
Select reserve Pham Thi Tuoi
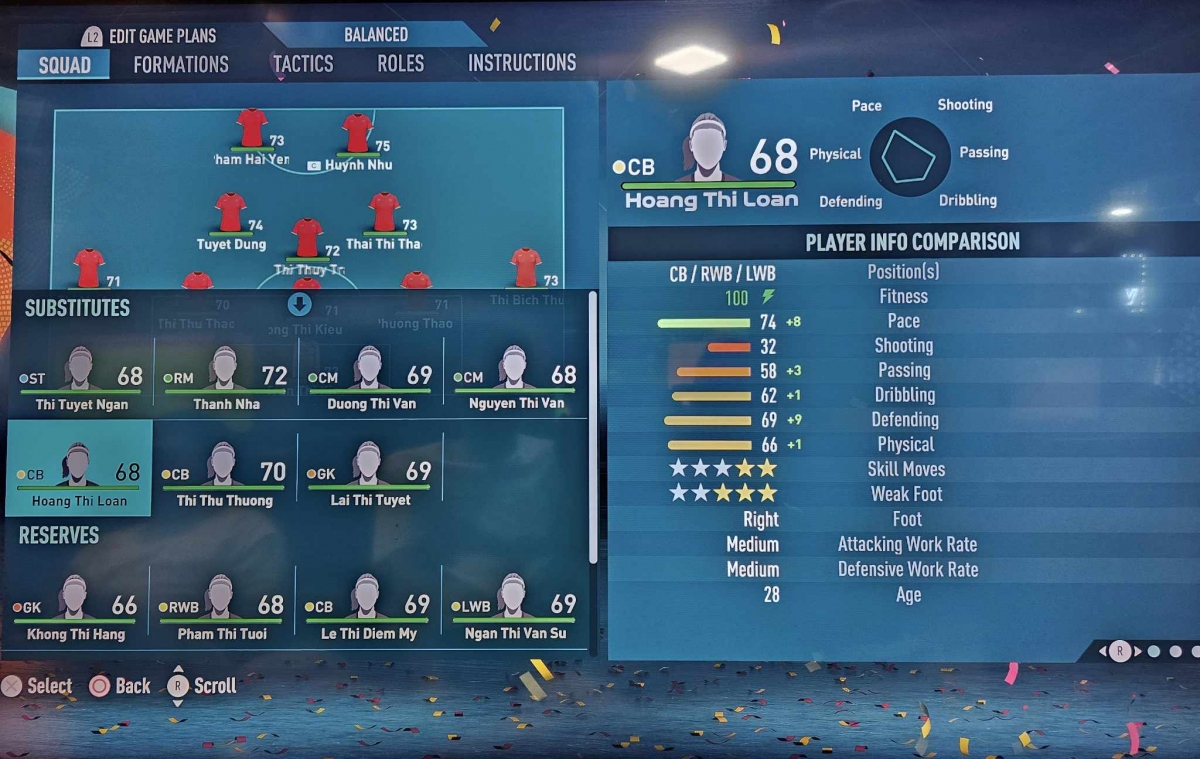[x=221, y=607]
